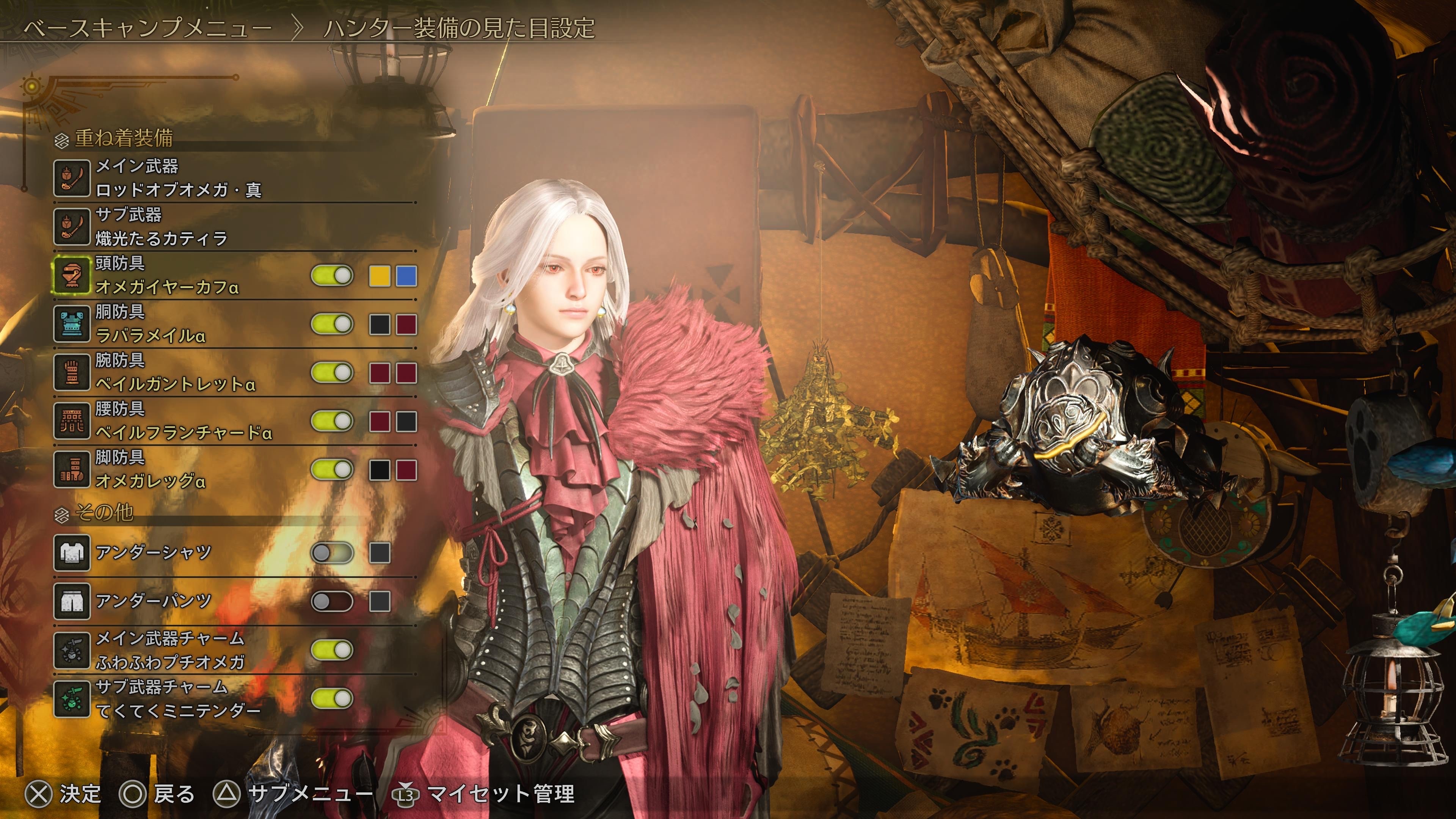
Task: Pick the yellow swatch for 頭防具
Action: 379,276
